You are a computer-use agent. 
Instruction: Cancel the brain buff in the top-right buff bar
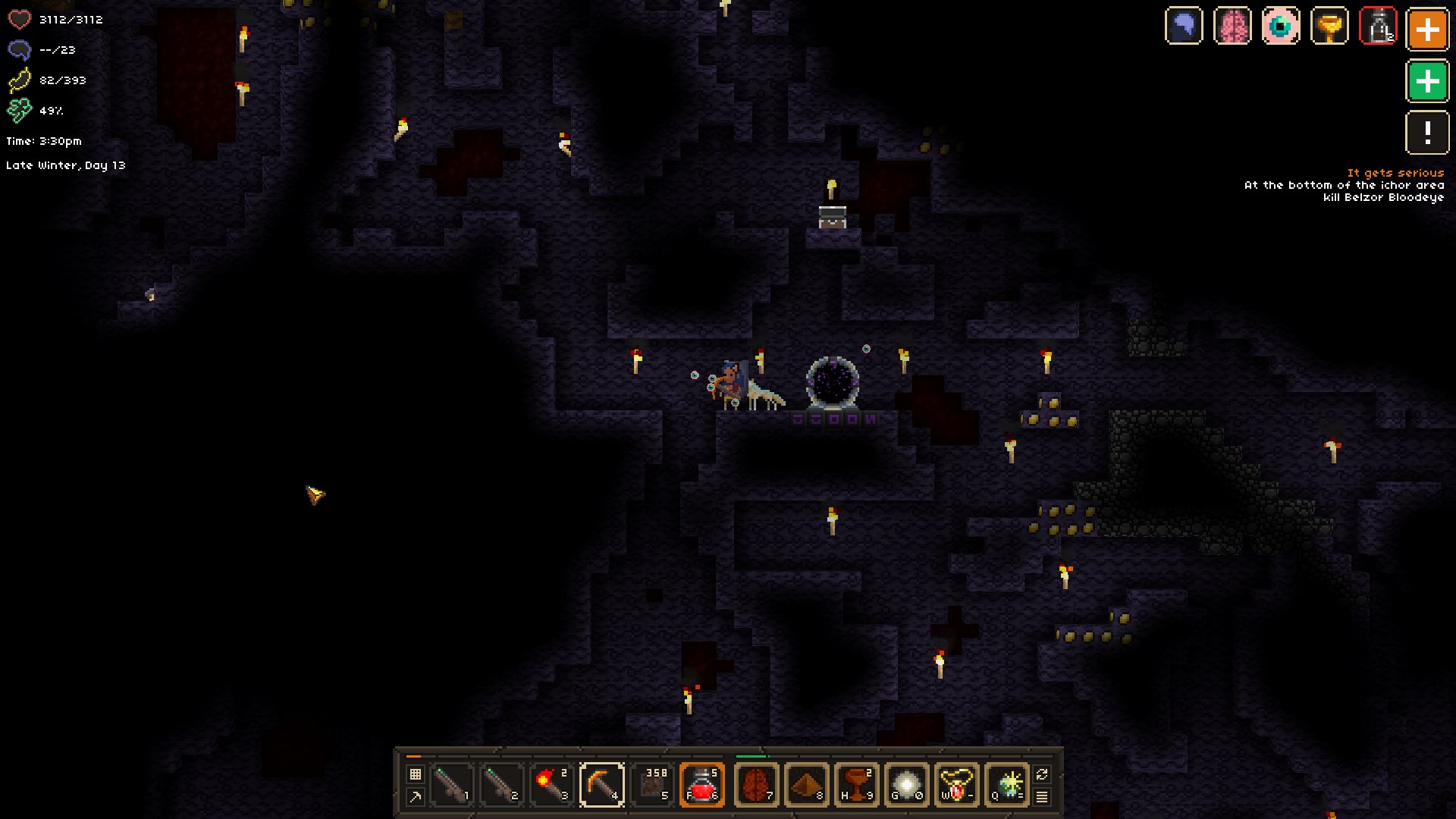pyautogui.click(x=1233, y=27)
